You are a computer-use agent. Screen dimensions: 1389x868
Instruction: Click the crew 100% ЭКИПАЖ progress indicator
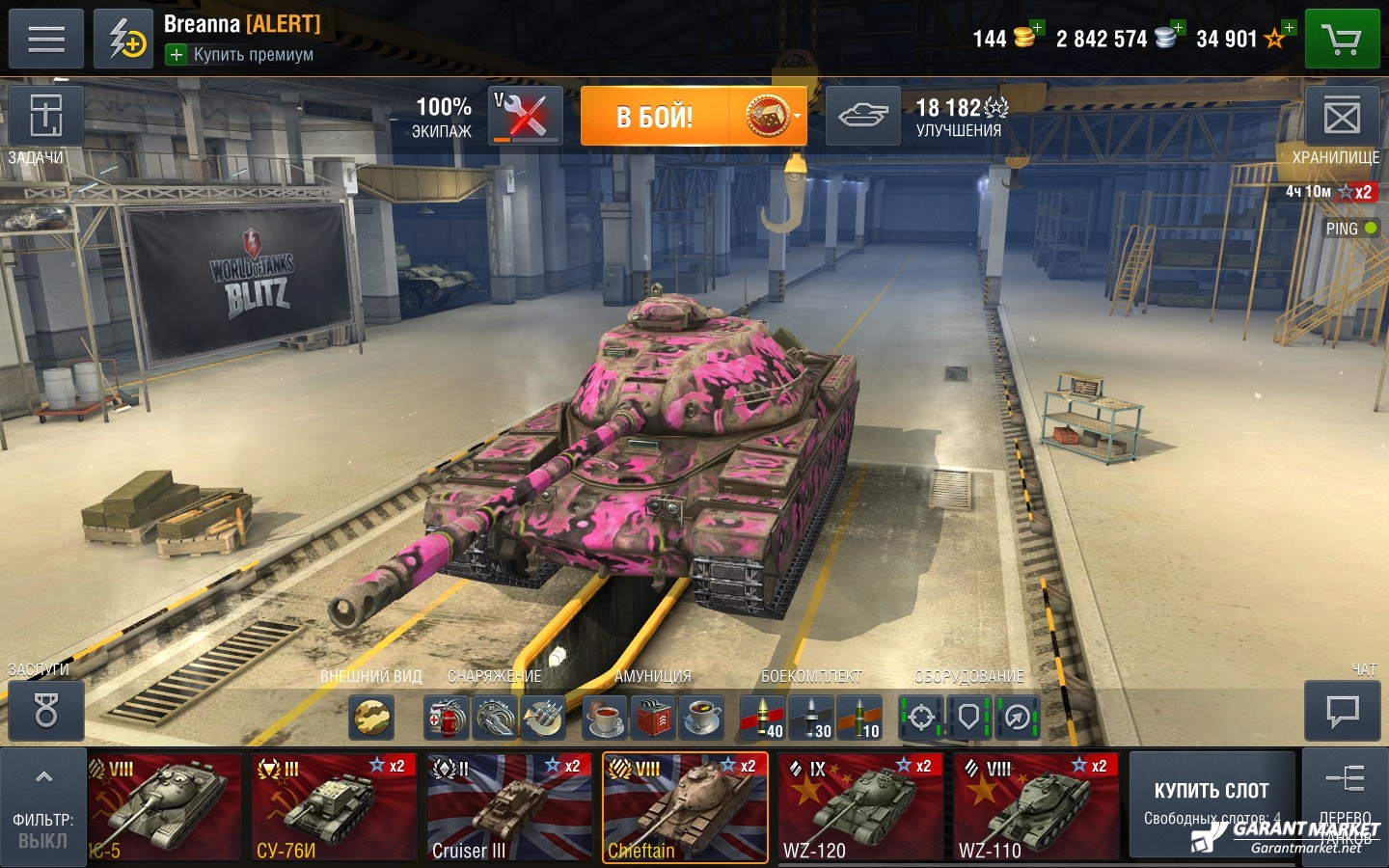click(x=443, y=116)
